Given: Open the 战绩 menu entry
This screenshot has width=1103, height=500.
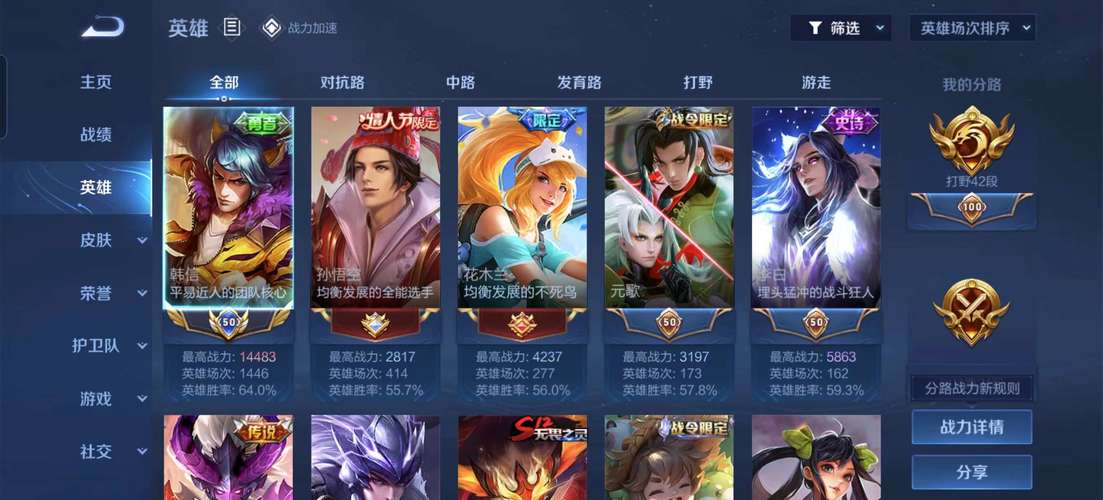Looking at the screenshot, I should [96, 134].
